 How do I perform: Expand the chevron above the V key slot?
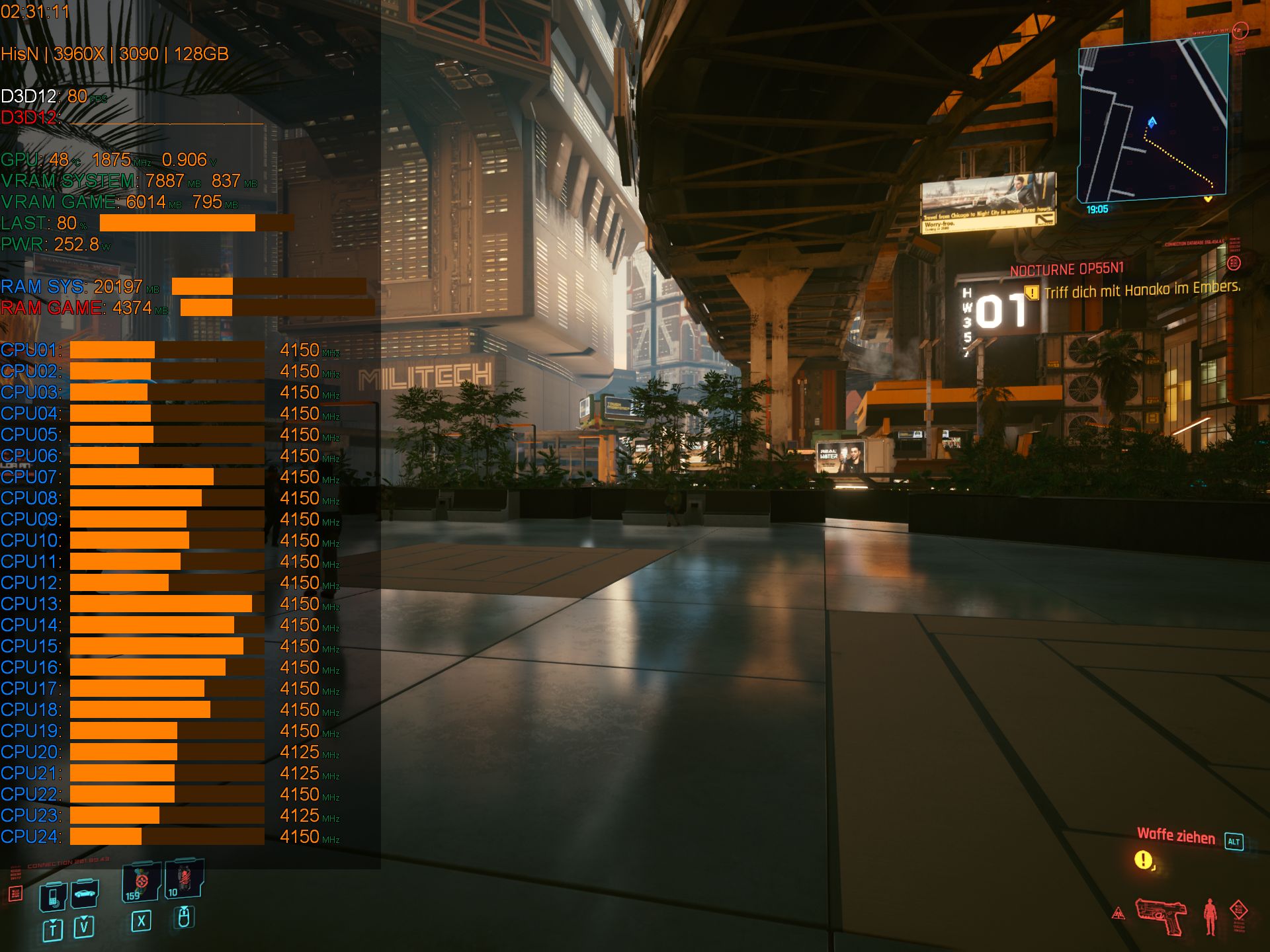[x=83, y=918]
